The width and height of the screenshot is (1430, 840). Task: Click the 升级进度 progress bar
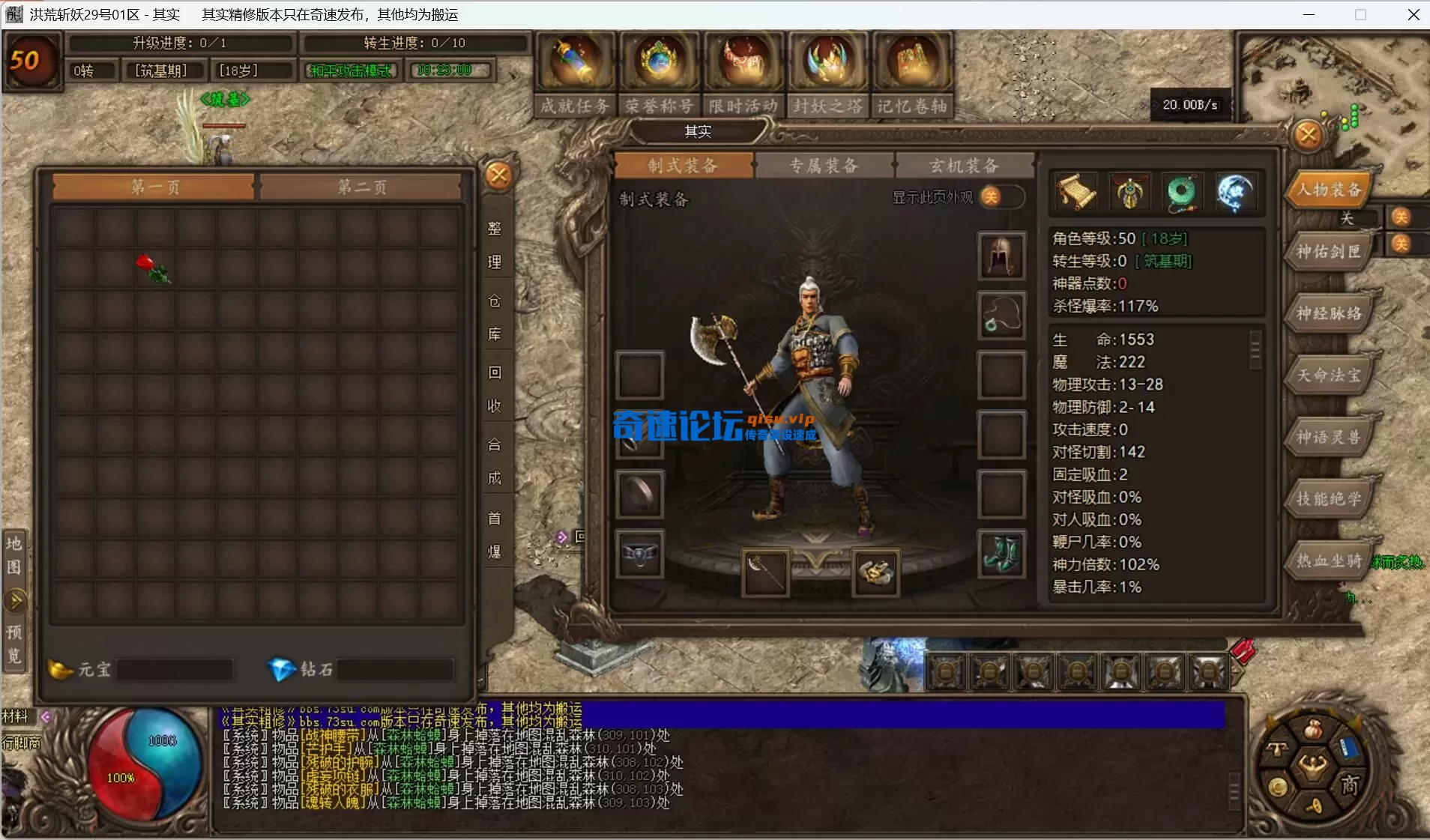click(184, 43)
